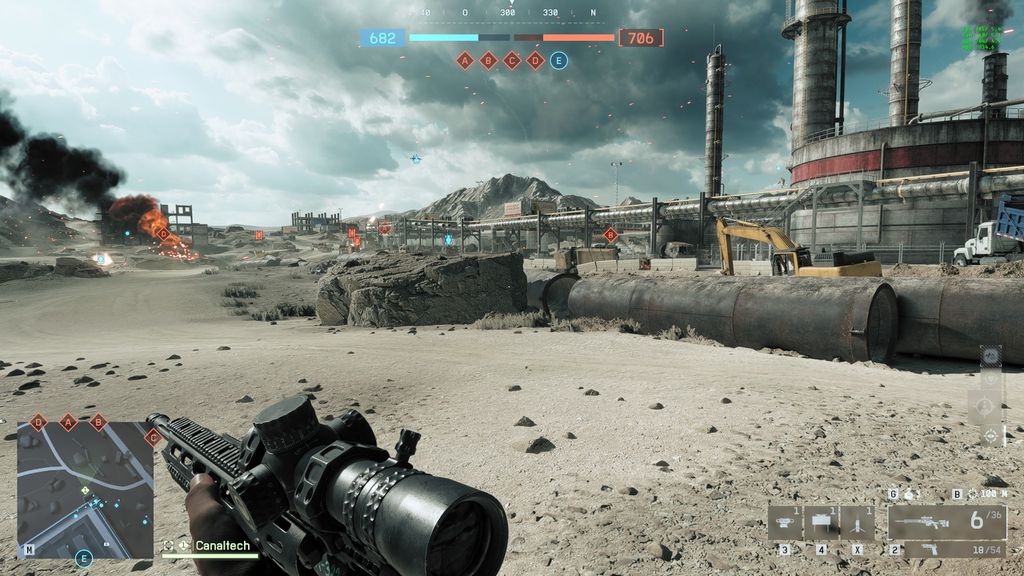
Task: Select the blue E marker below the minimap
Action: point(84,558)
